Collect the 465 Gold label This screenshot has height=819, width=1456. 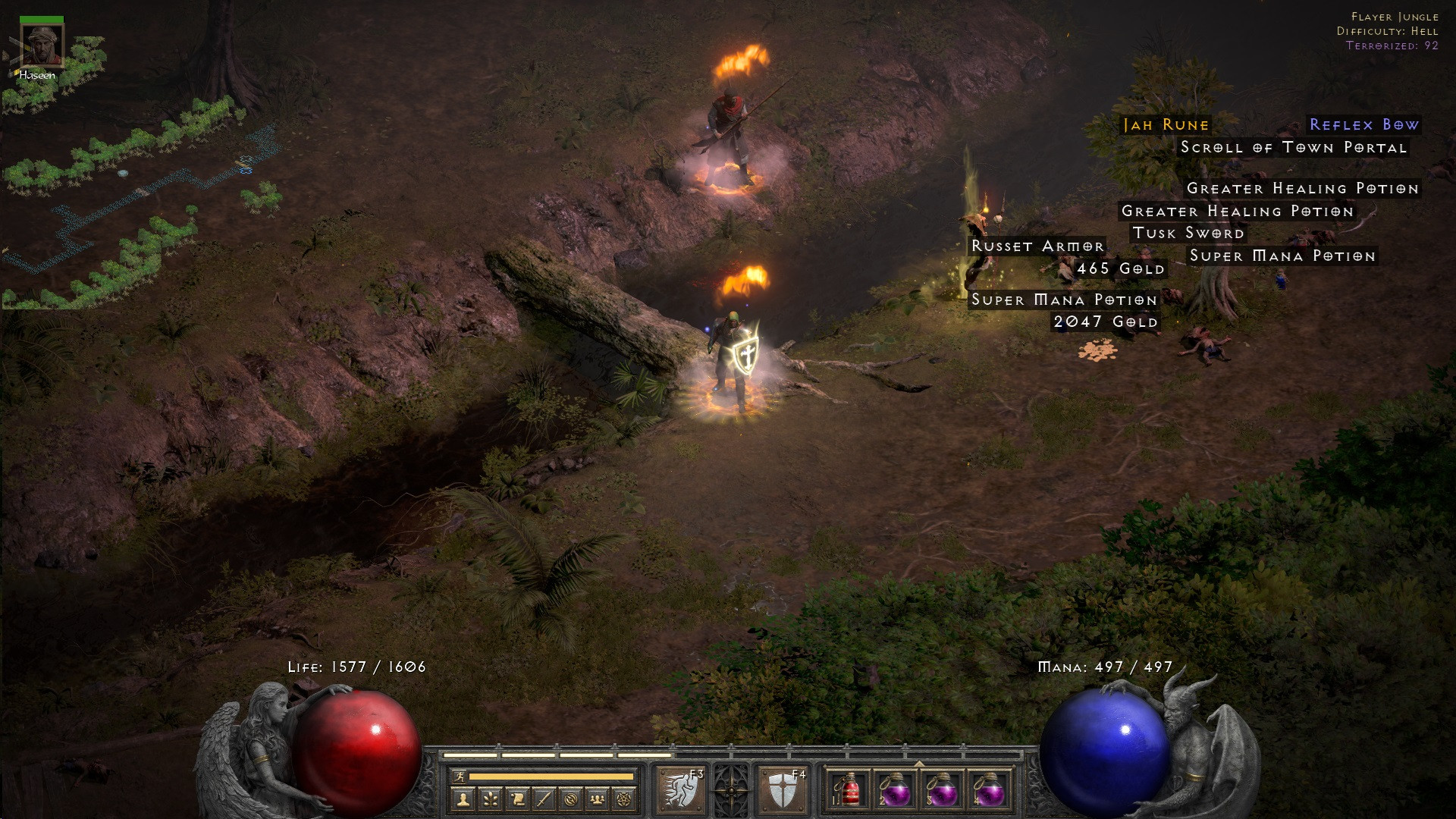(x=1120, y=269)
